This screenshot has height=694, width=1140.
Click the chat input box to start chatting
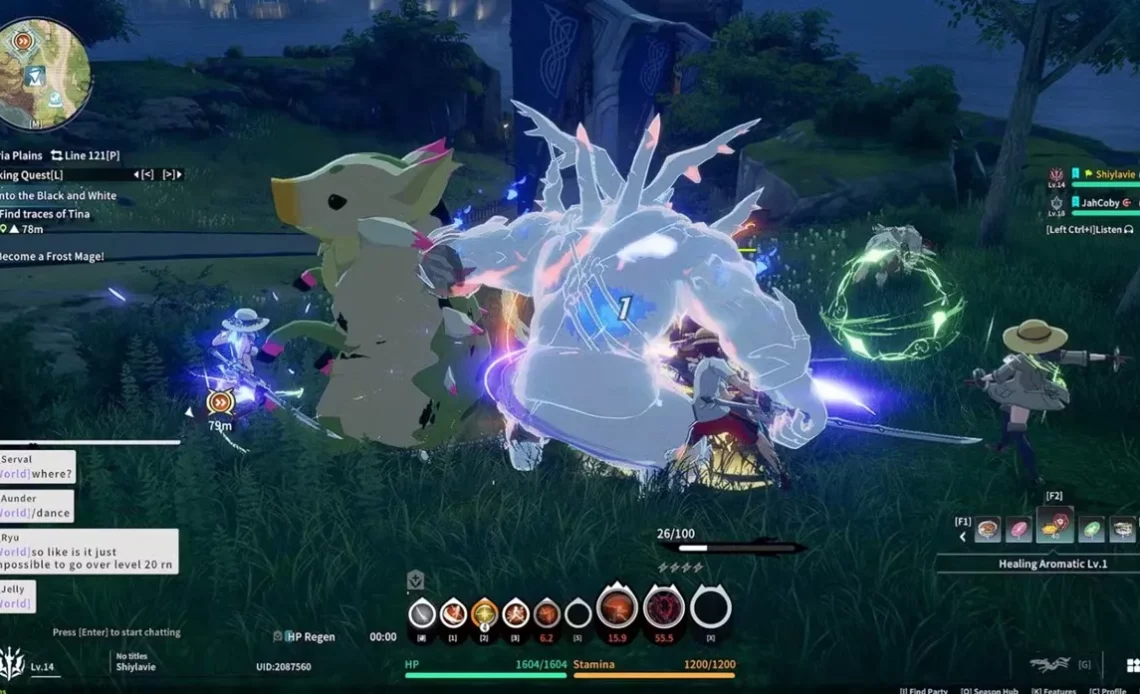117,632
